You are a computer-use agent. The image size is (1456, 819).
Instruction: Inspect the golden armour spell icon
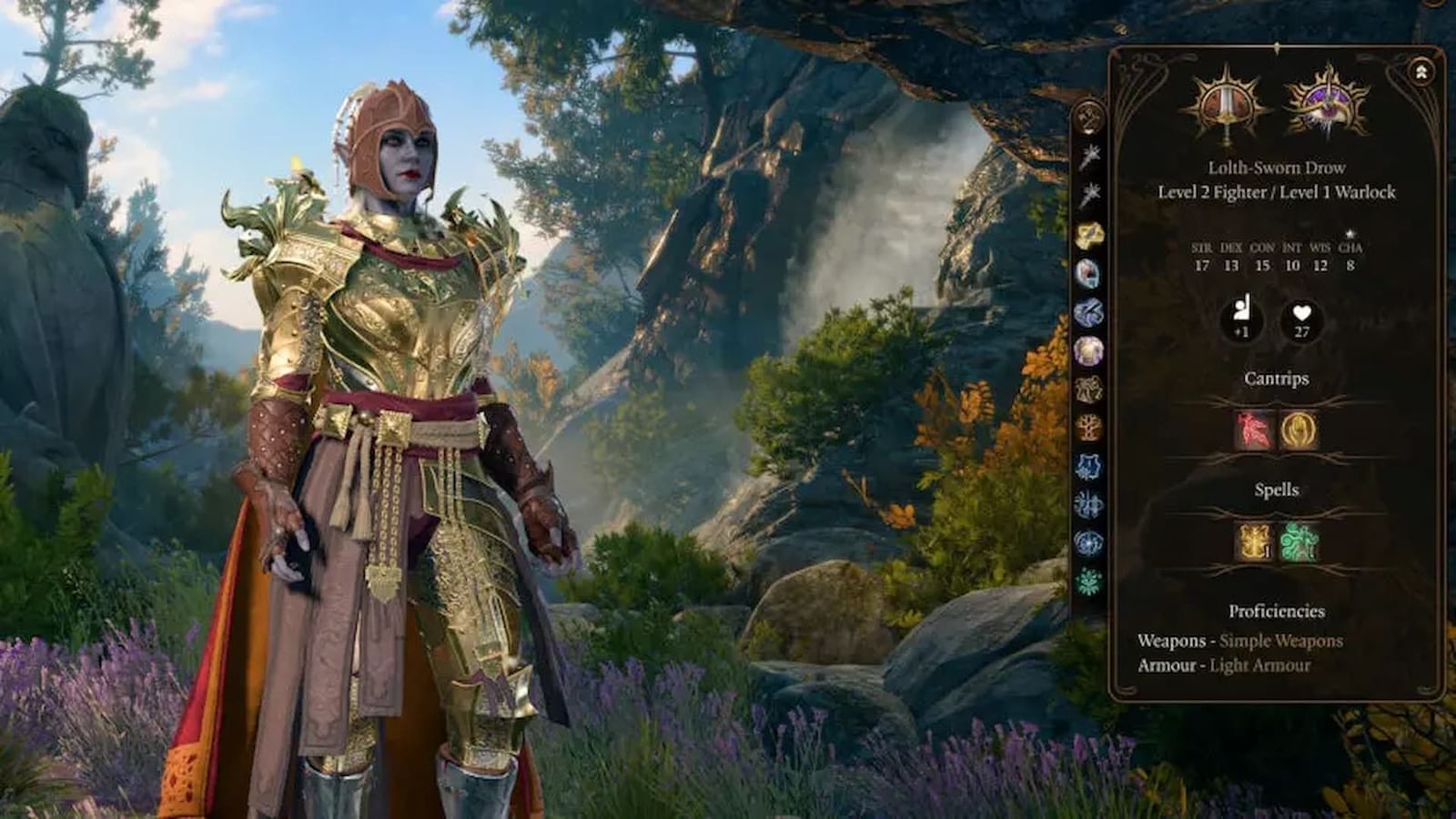tap(1253, 541)
